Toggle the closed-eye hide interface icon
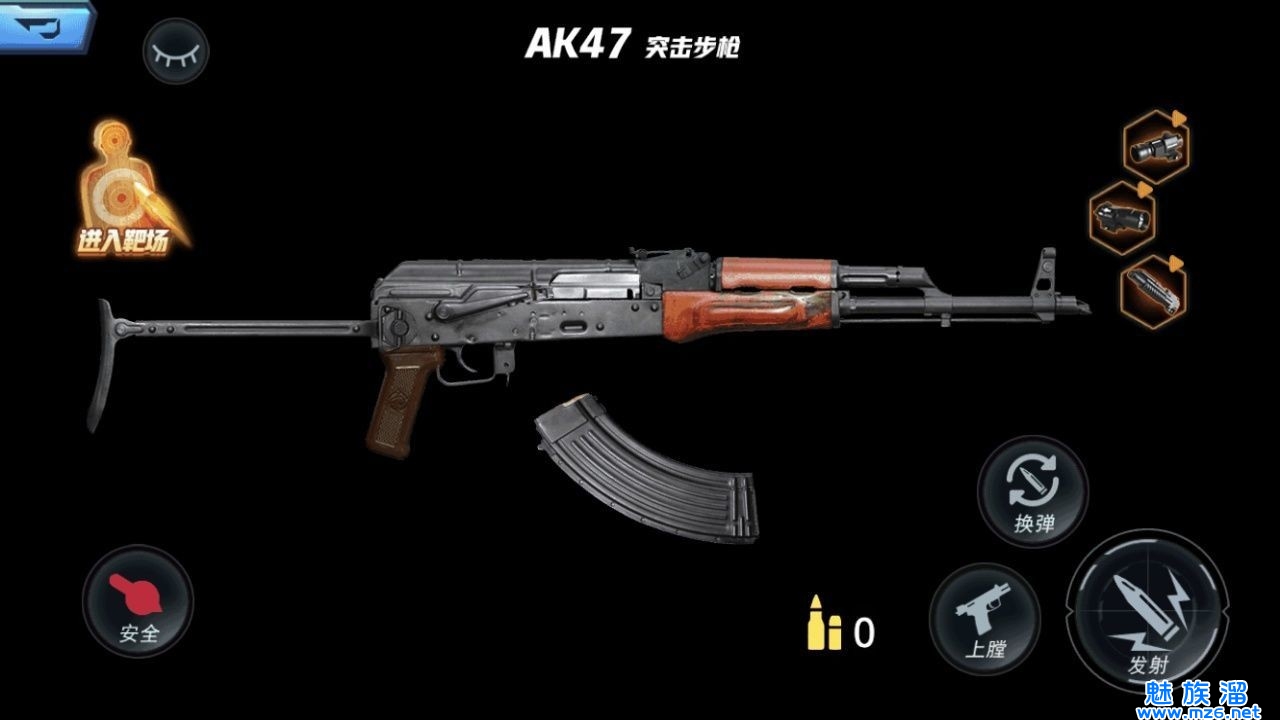The width and height of the screenshot is (1280, 720). [x=176, y=50]
